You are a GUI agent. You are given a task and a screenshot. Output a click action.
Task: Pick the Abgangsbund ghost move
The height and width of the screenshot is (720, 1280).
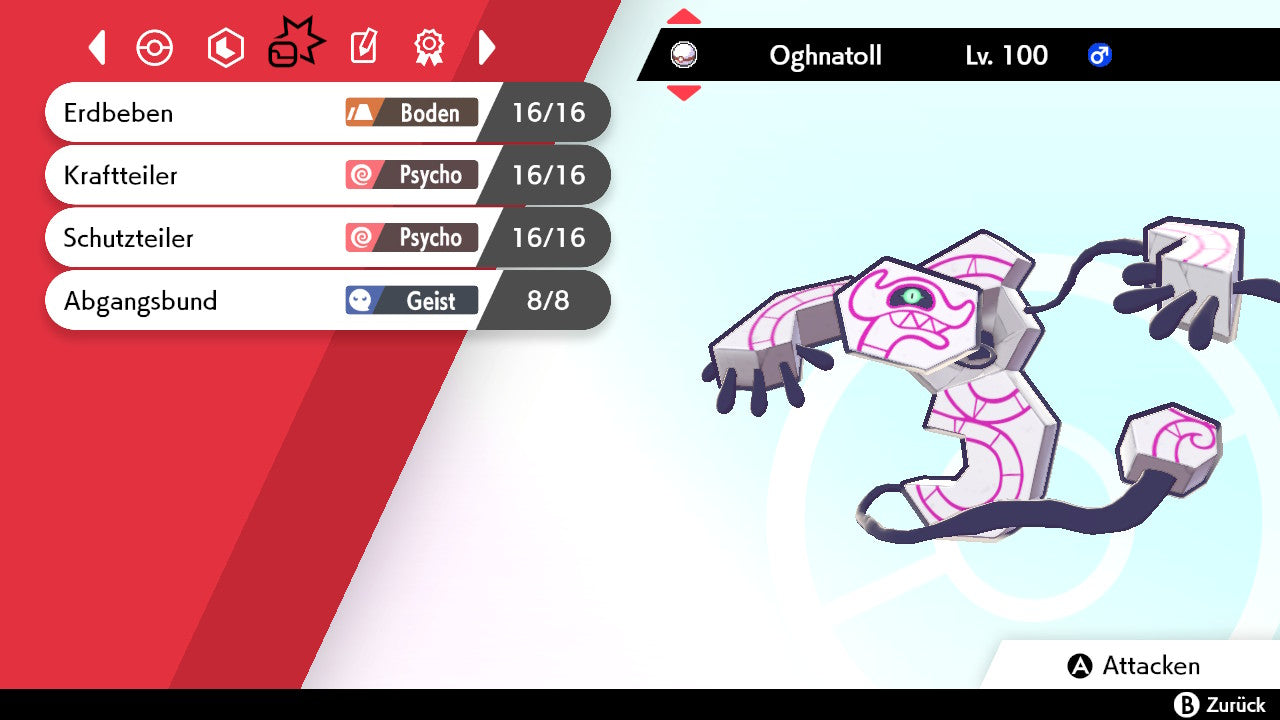click(300, 300)
